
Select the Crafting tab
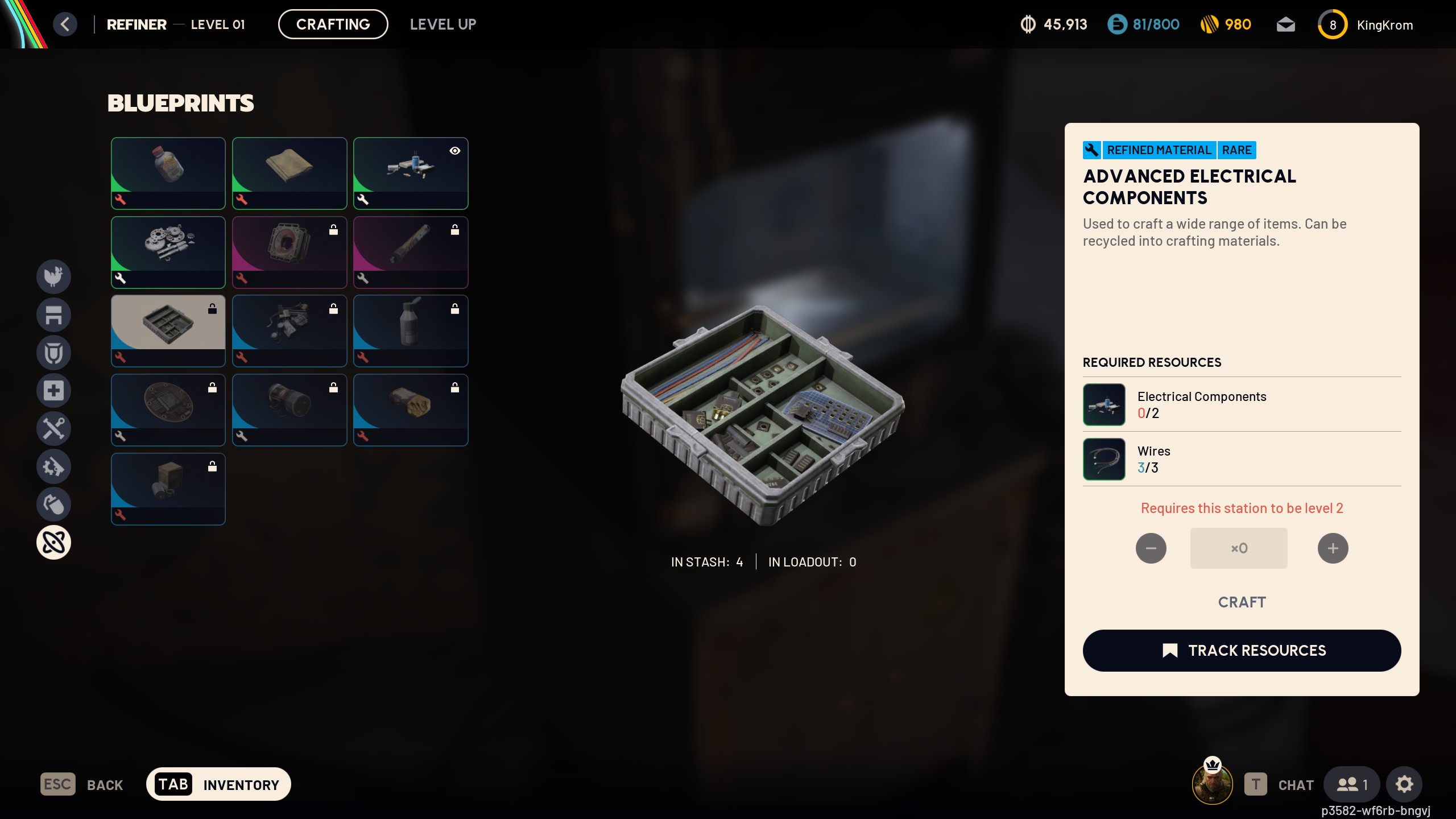pyautogui.click(x=333, y=24)
